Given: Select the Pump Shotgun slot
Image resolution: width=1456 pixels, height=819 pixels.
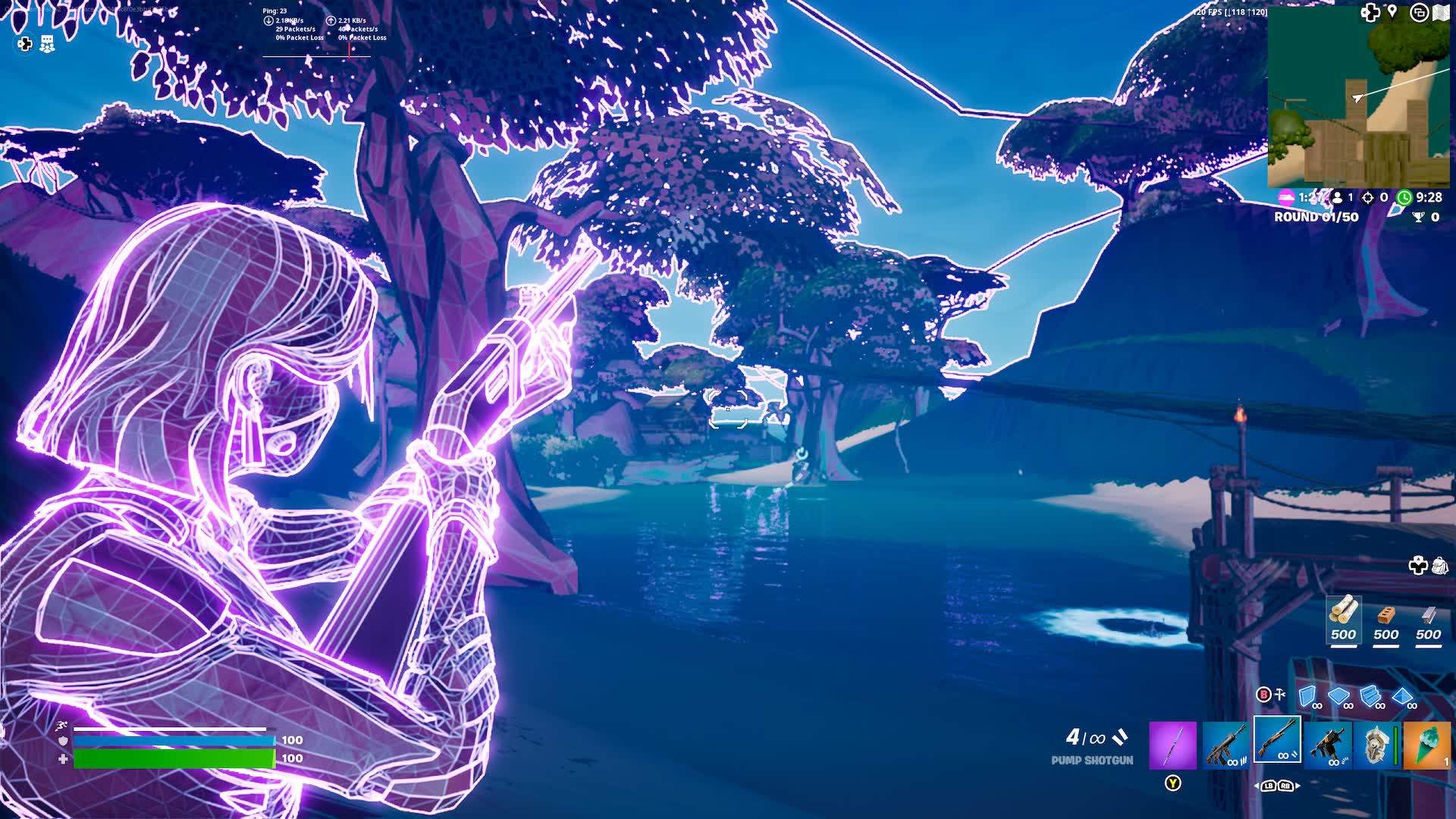Looking at the screenshot, I should click(1277, 741).
